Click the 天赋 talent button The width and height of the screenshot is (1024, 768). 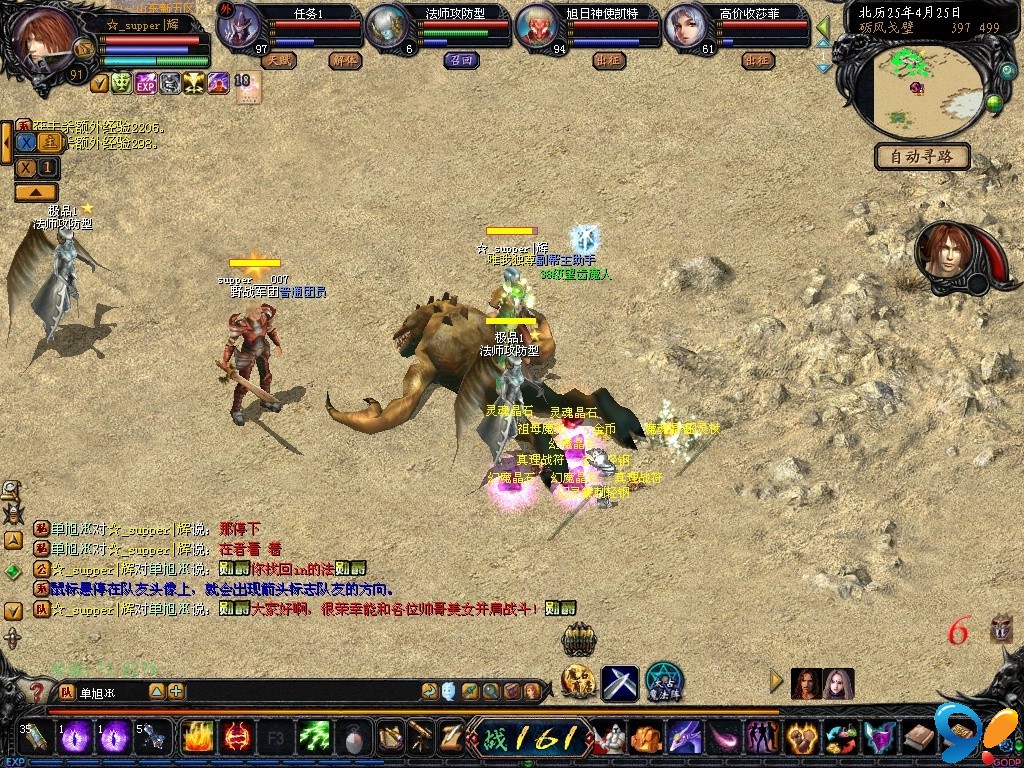pos(278,60)
